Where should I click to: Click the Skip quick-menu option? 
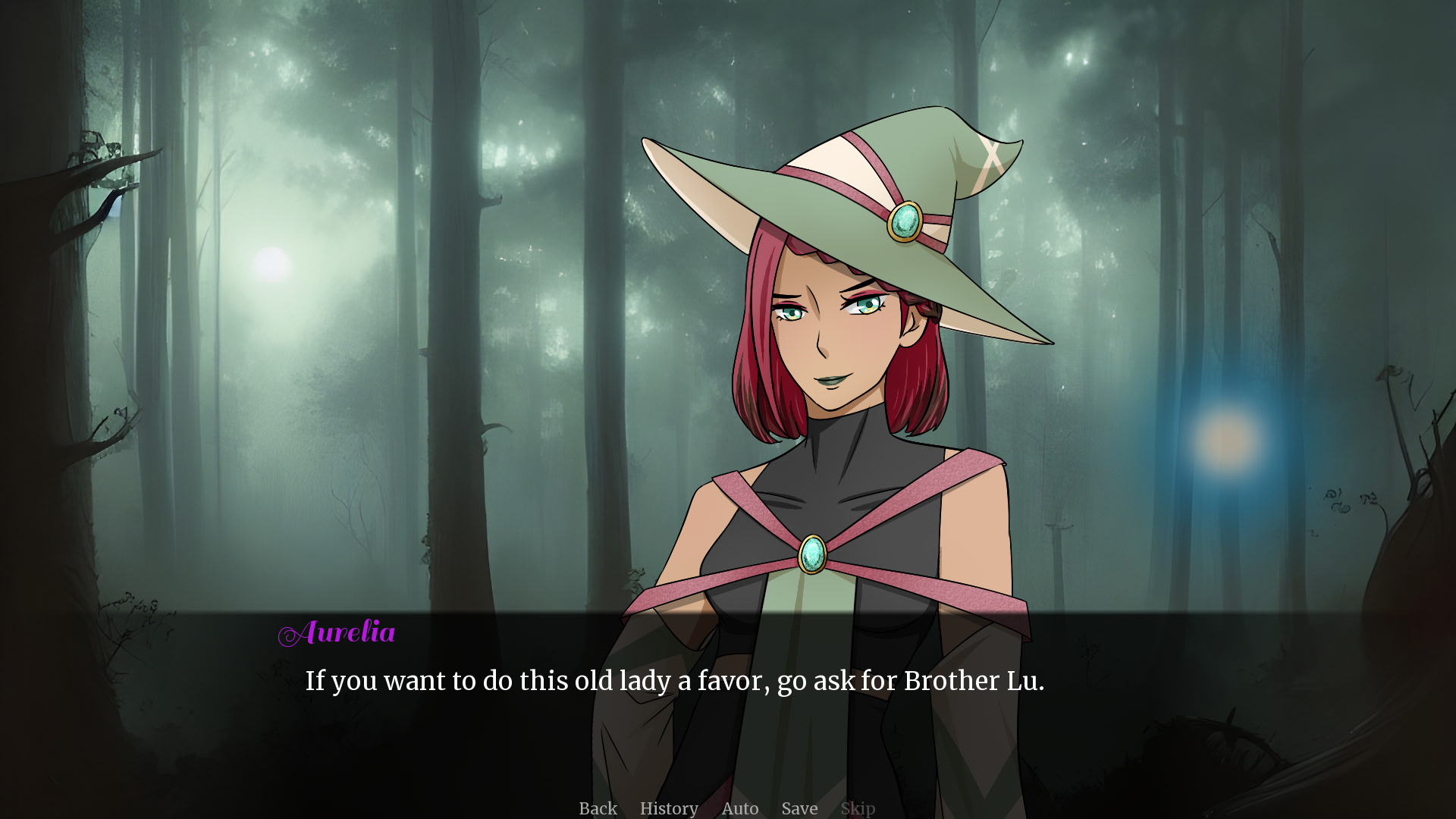point(858,808)
